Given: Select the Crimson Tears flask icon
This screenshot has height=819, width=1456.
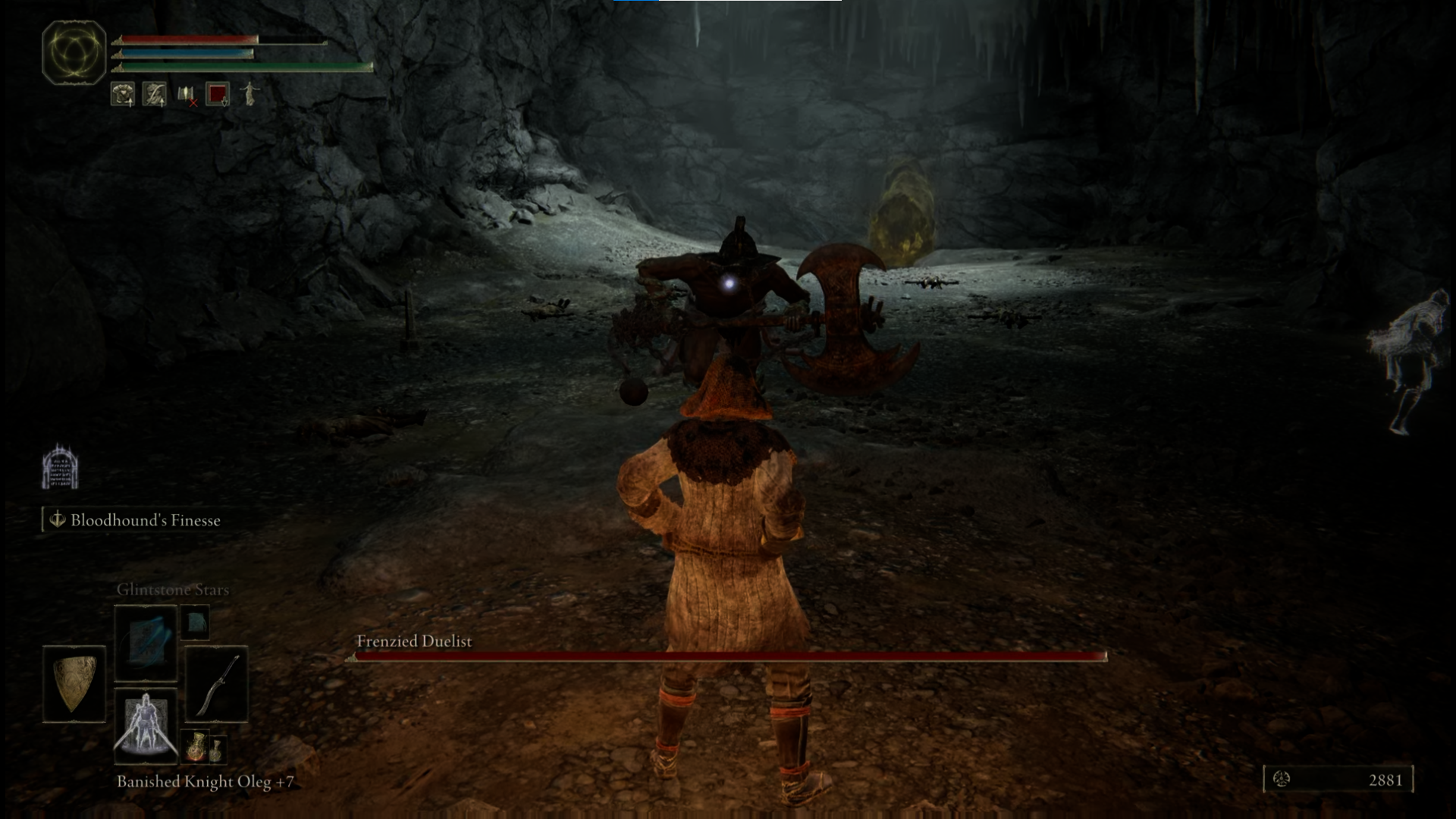Looking at the screenshot, I should point(196,747).
